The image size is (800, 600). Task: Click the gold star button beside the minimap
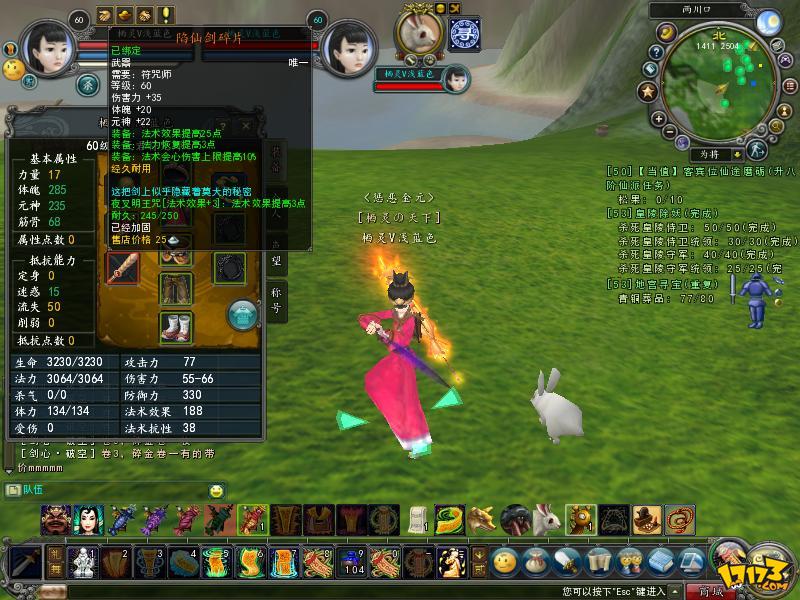tap(646, 92)
